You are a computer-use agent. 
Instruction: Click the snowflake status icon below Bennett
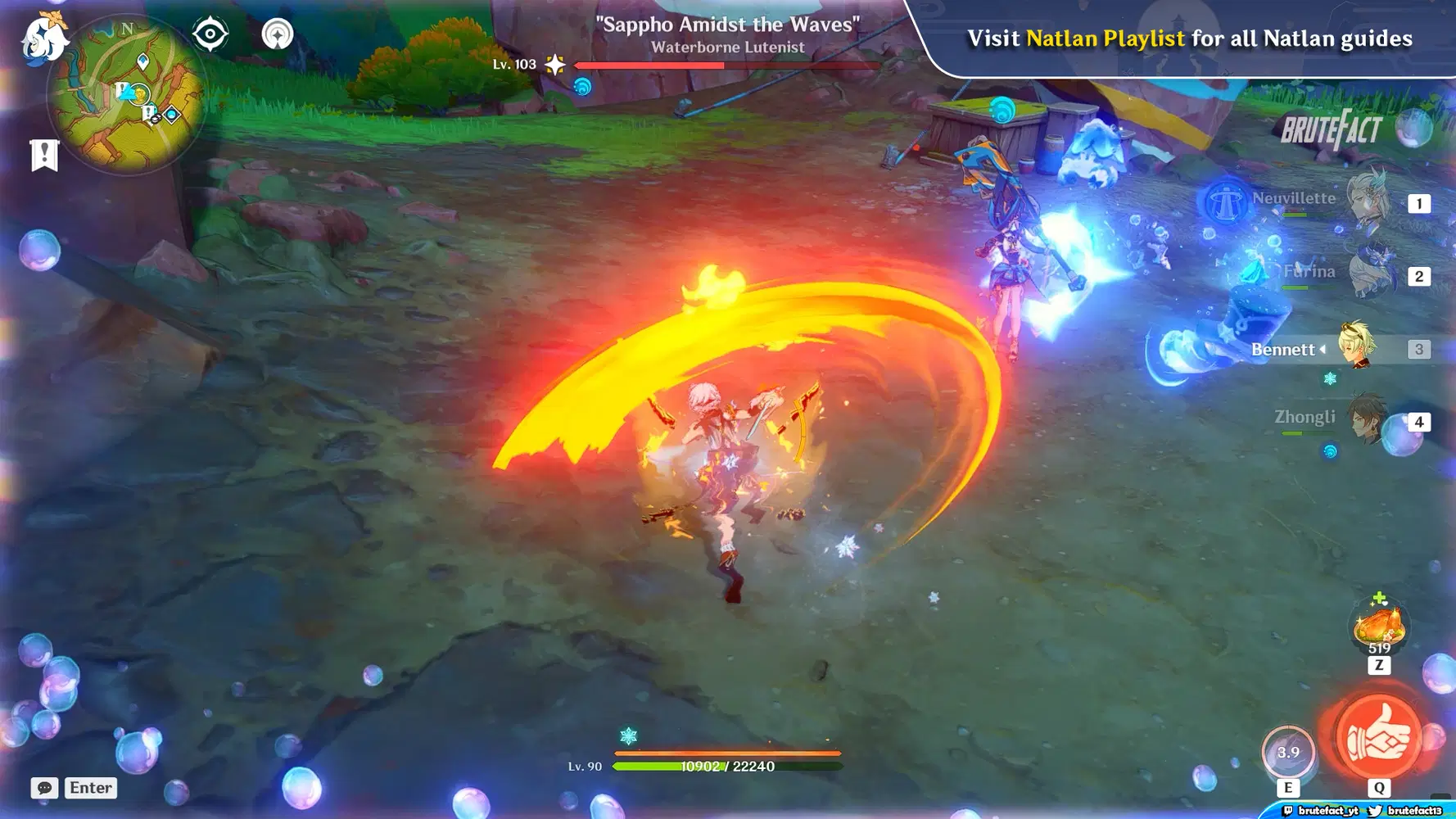click(1331, 379)
